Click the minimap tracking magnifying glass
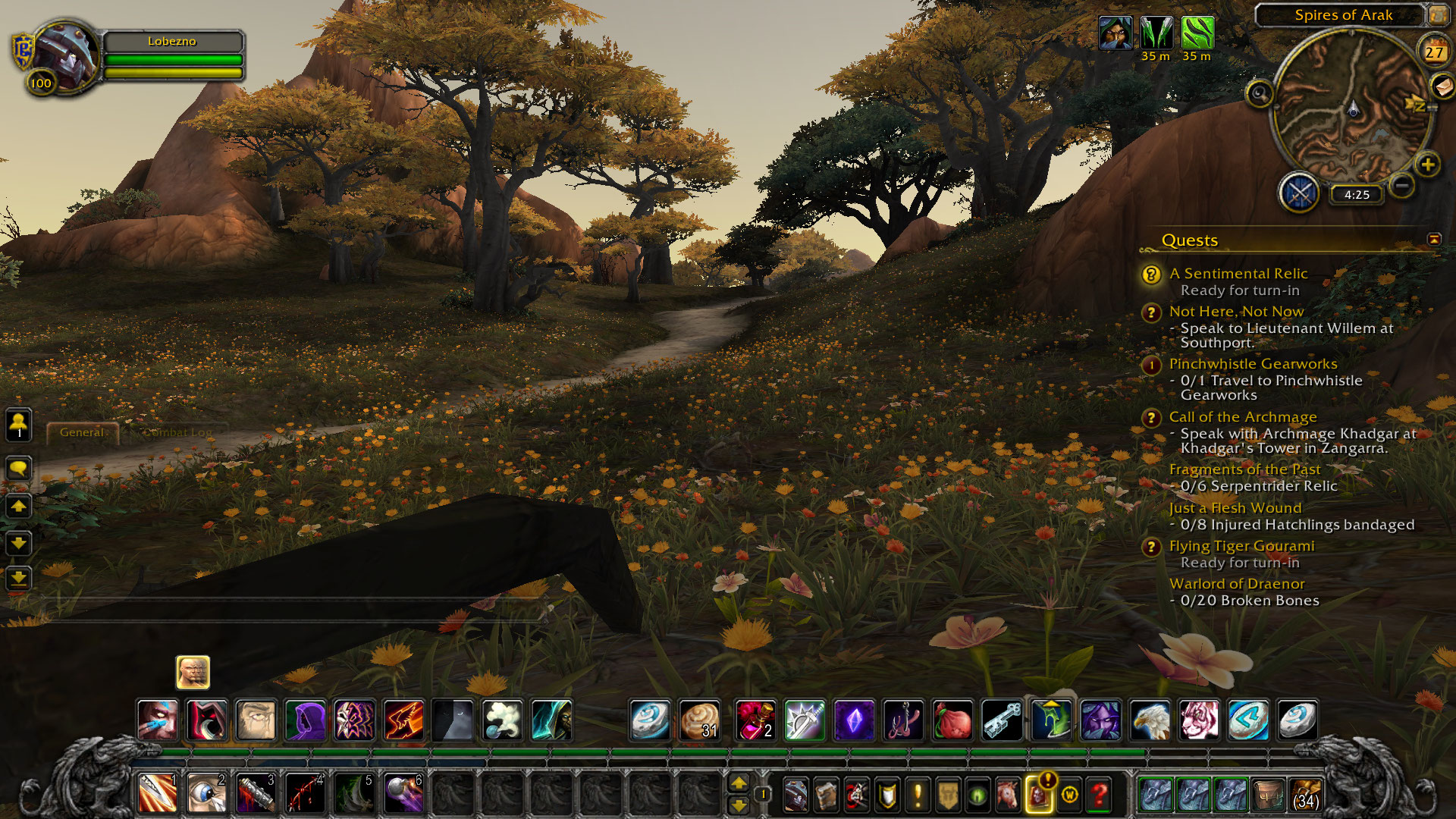 1260,94
